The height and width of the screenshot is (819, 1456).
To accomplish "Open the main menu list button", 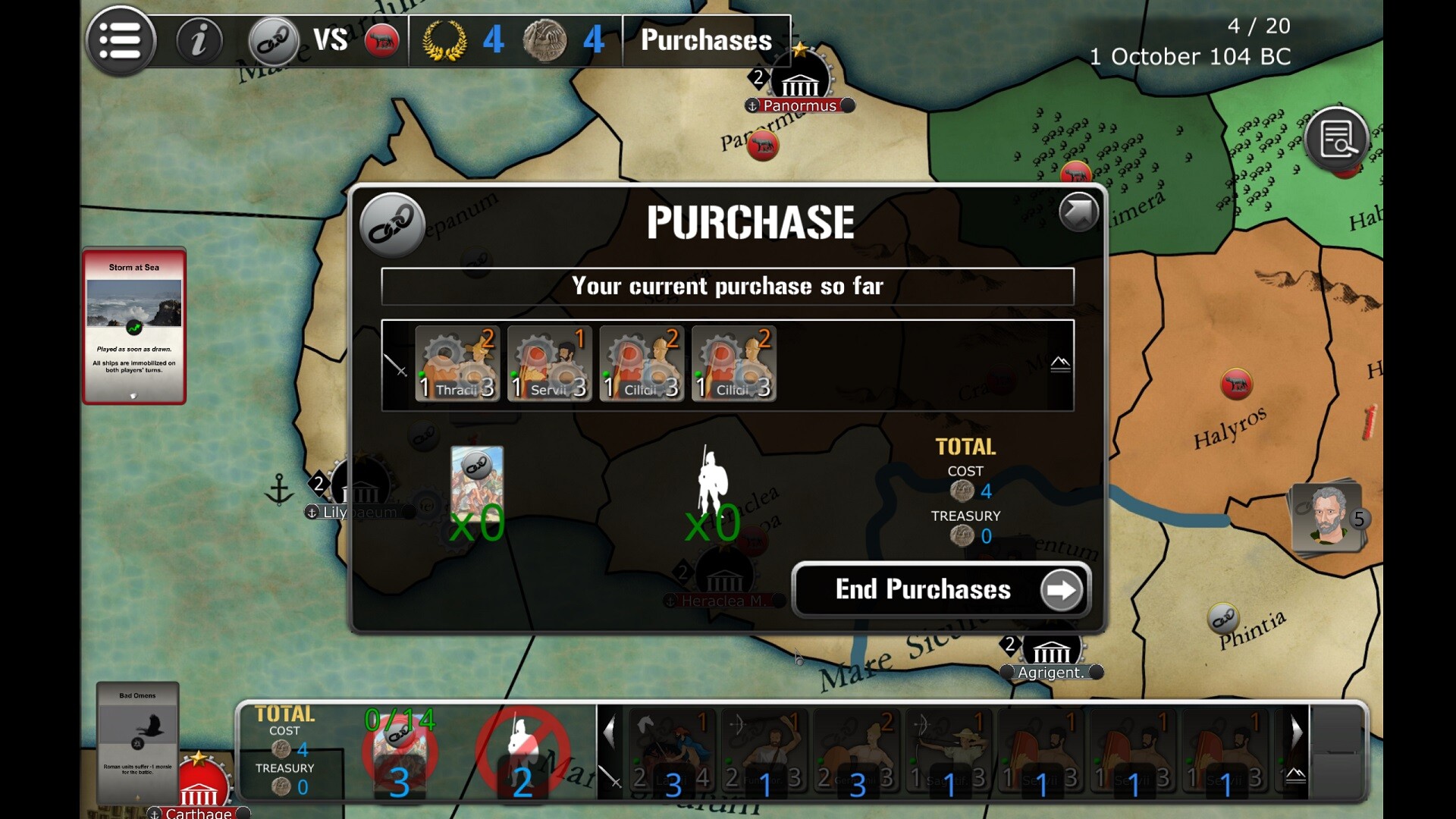I will (x=121, y=41).
